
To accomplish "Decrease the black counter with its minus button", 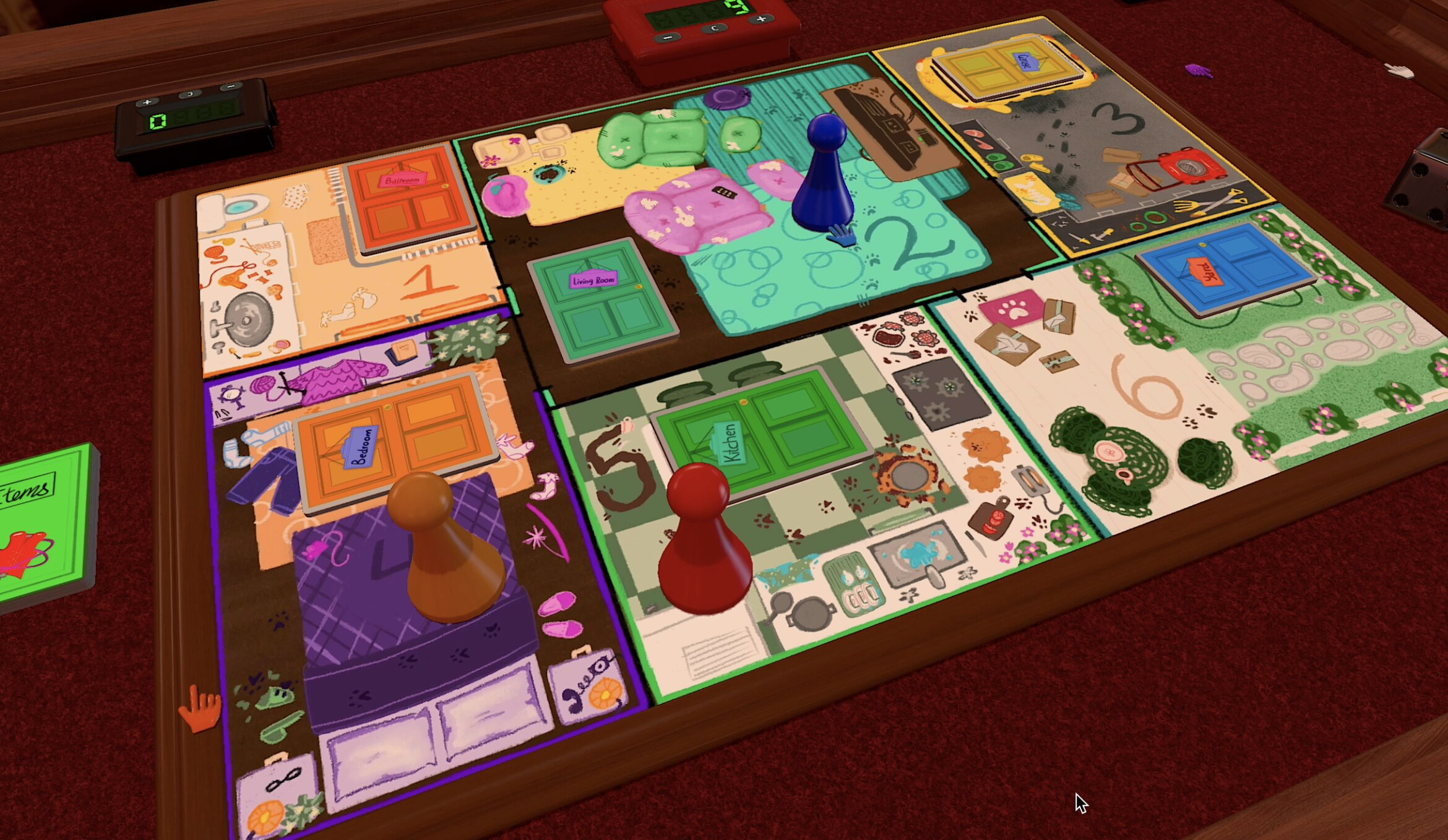I will coord(231,87).
